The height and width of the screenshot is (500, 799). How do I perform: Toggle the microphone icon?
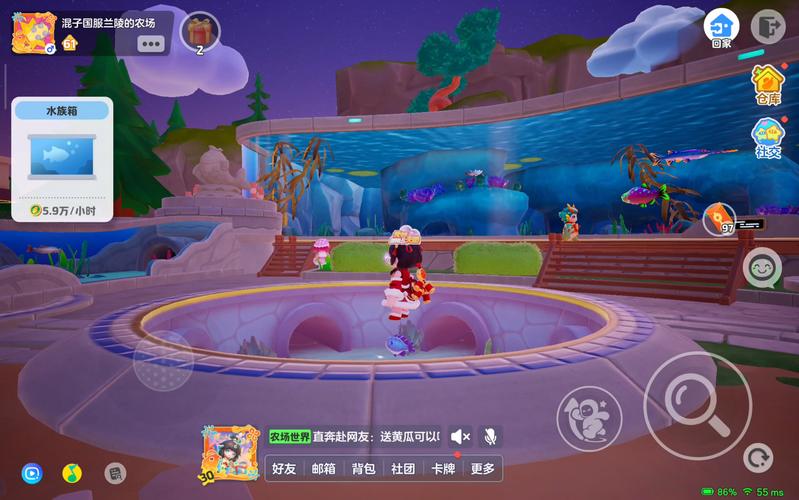[x=490, y=437]
